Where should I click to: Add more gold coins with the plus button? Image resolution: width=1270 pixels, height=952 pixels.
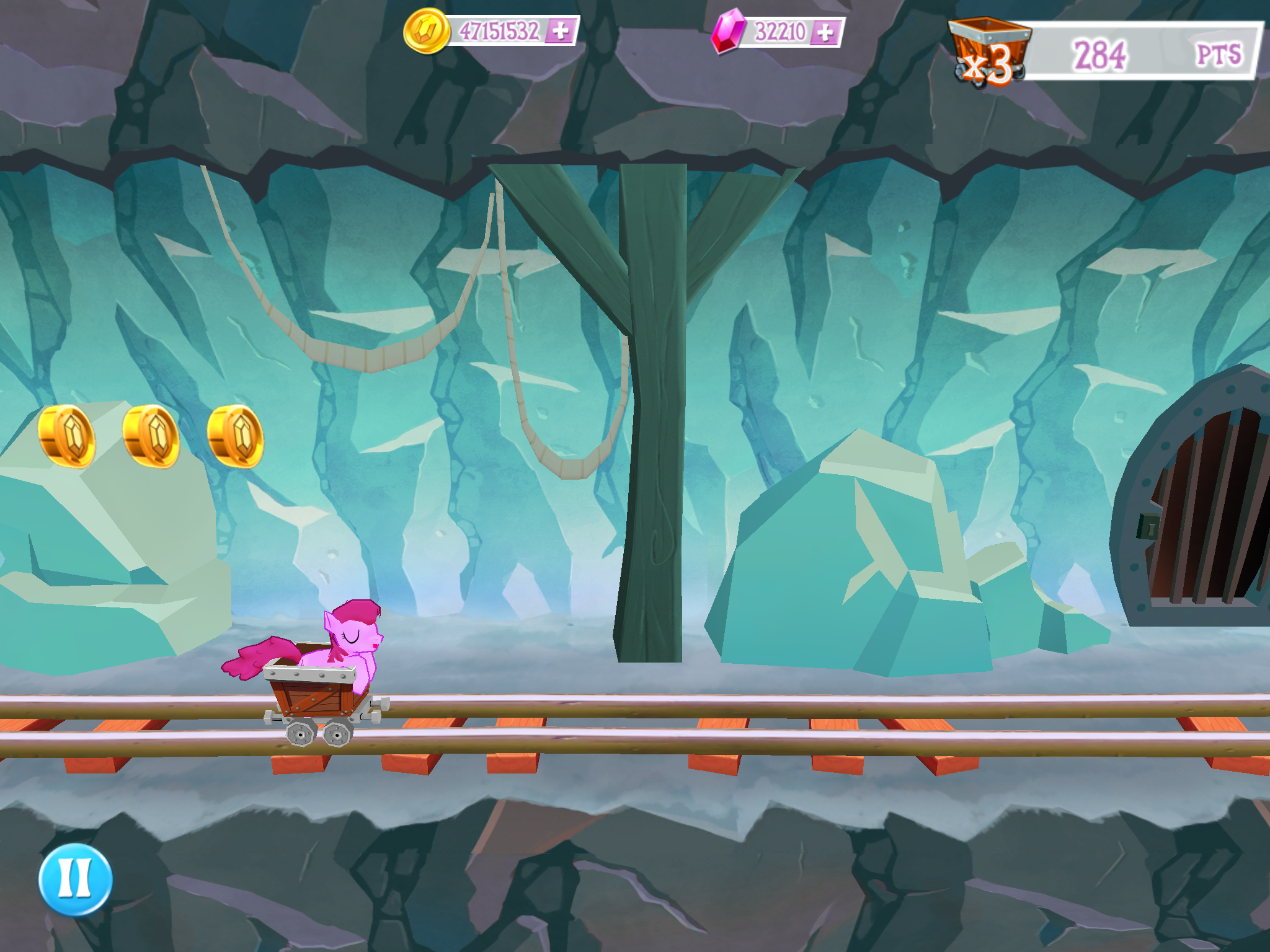560,31
